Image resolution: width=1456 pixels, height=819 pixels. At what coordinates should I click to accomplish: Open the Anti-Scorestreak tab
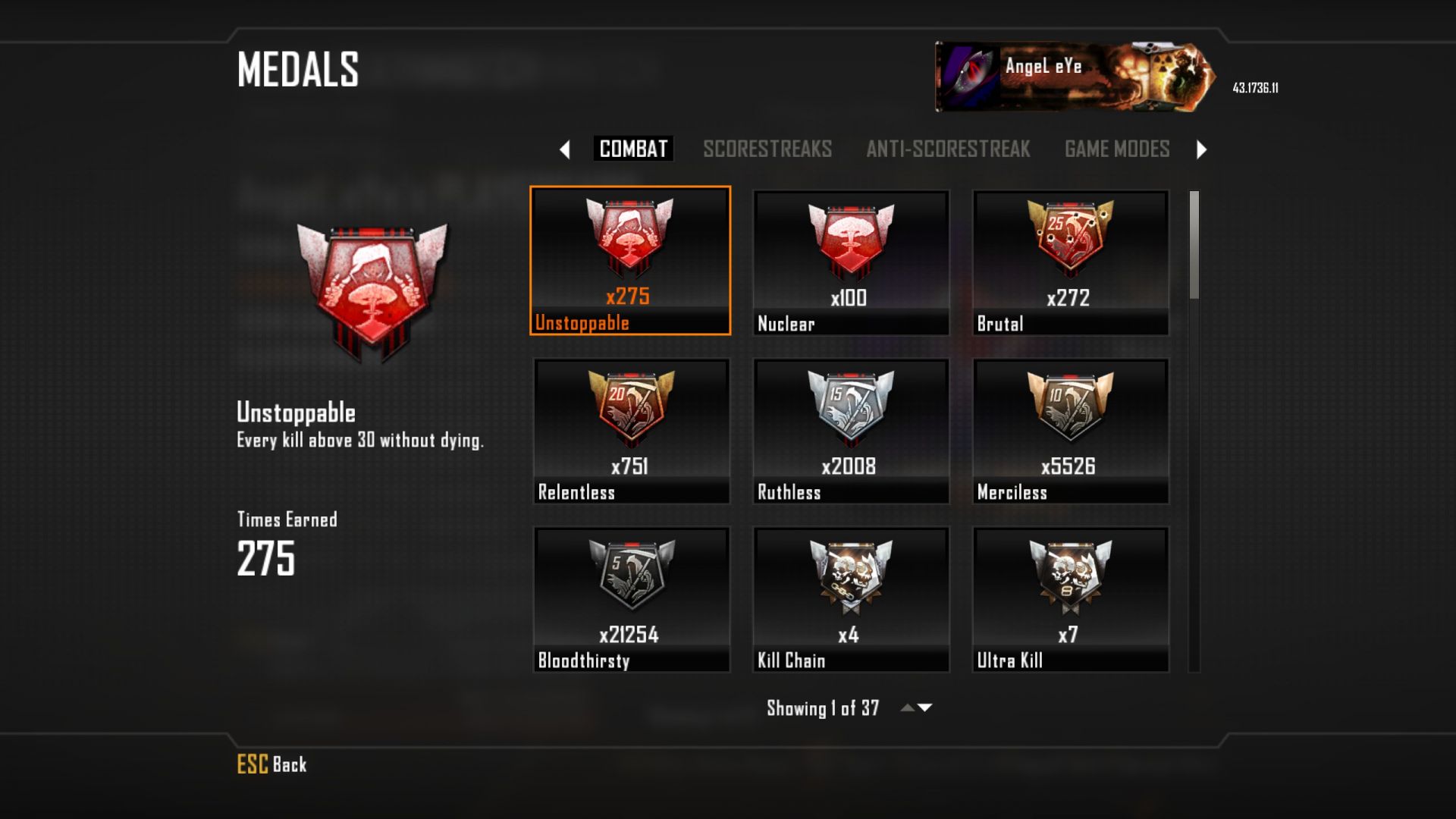(948, 149)
